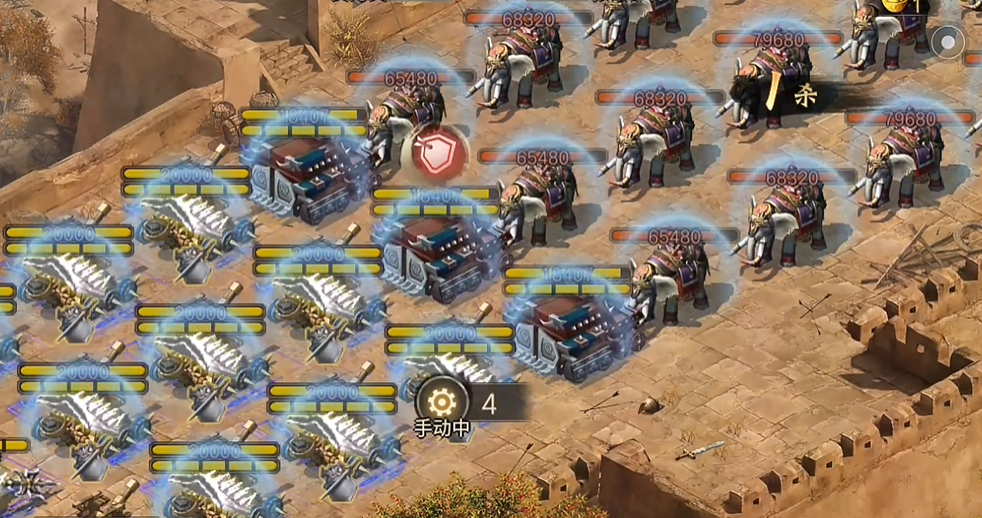Viewport: 982px width, 518px height.
Task: Tap the floating assistive touch circle button
Action: point(946,42)
